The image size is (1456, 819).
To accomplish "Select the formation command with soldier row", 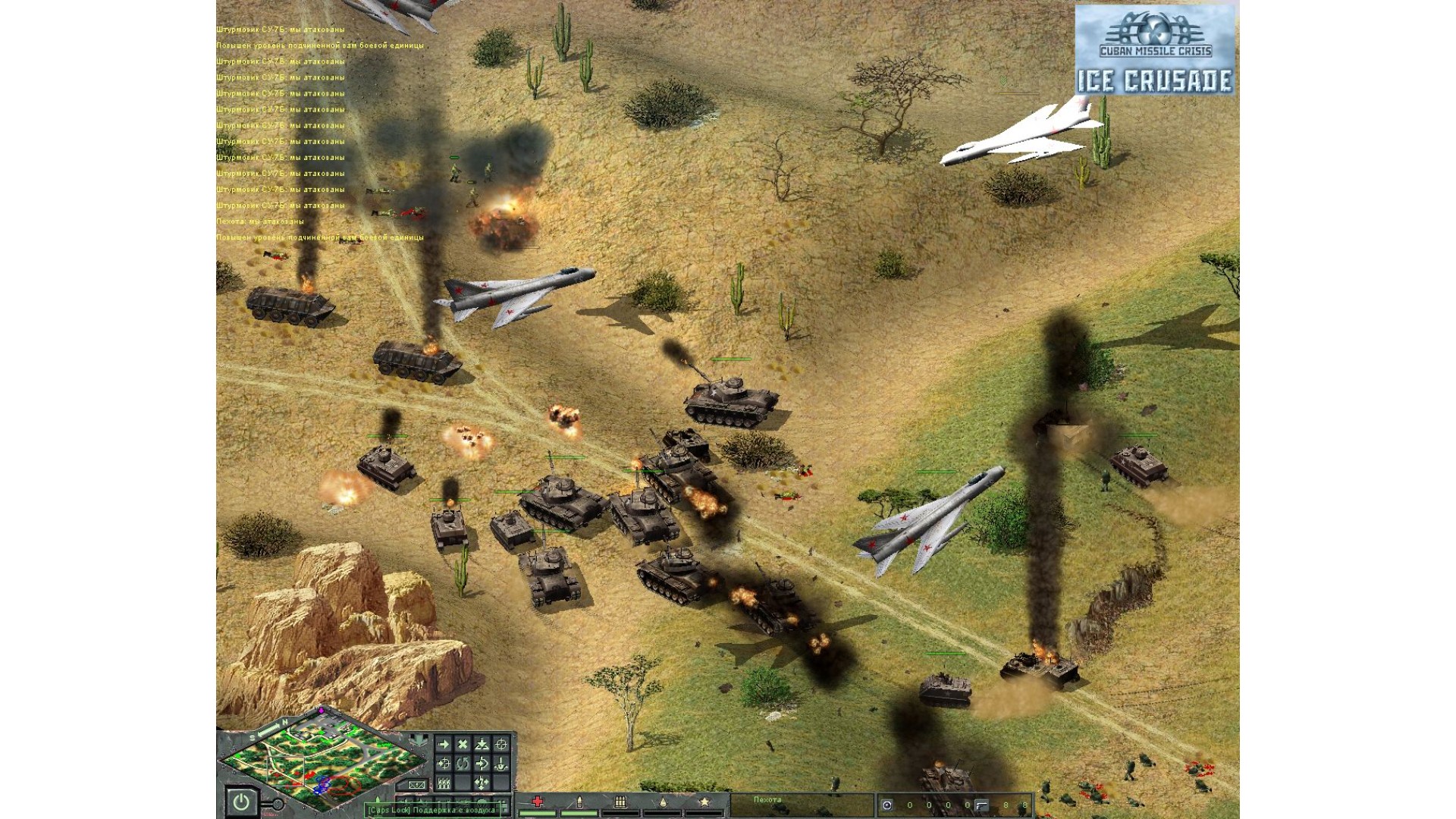I will pyautogui.click(x=444, y=783).
